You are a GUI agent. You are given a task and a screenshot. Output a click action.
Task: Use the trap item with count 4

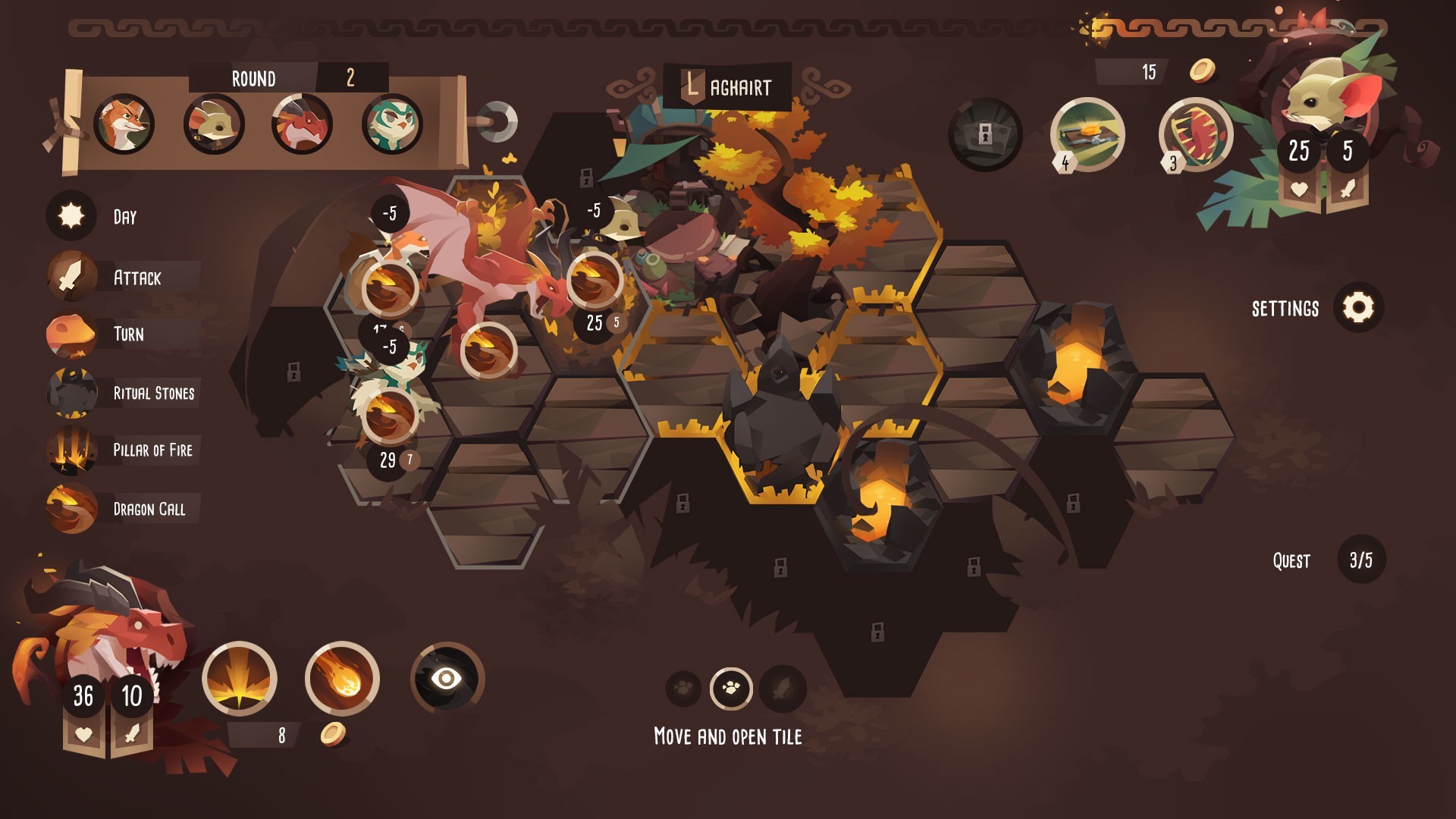1087,134
